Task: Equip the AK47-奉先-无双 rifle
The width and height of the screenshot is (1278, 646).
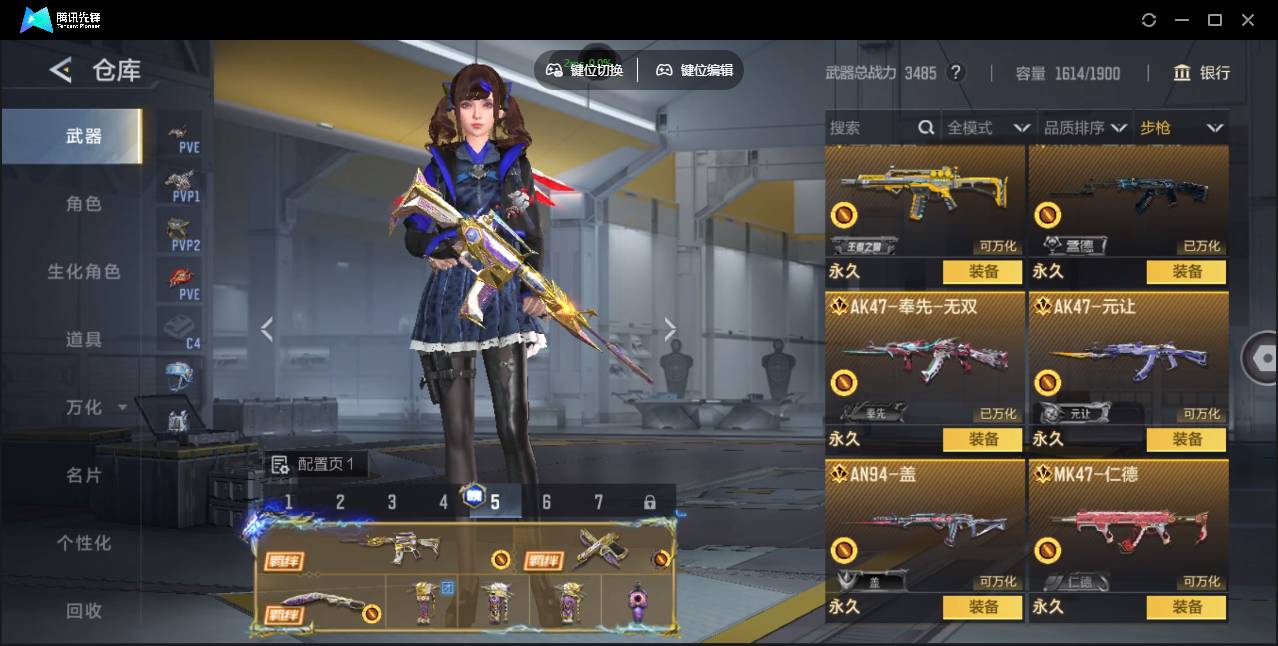Action: click(x=982, y=439)
